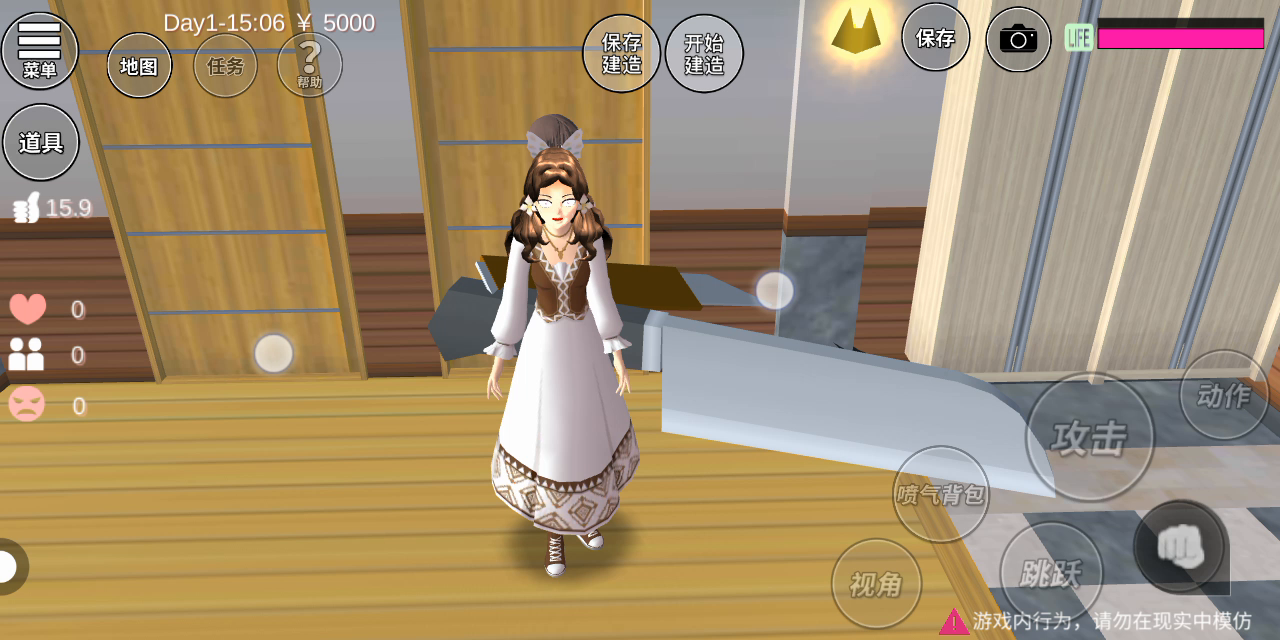Switch camera with the 视角 button

tap(876, 584)
